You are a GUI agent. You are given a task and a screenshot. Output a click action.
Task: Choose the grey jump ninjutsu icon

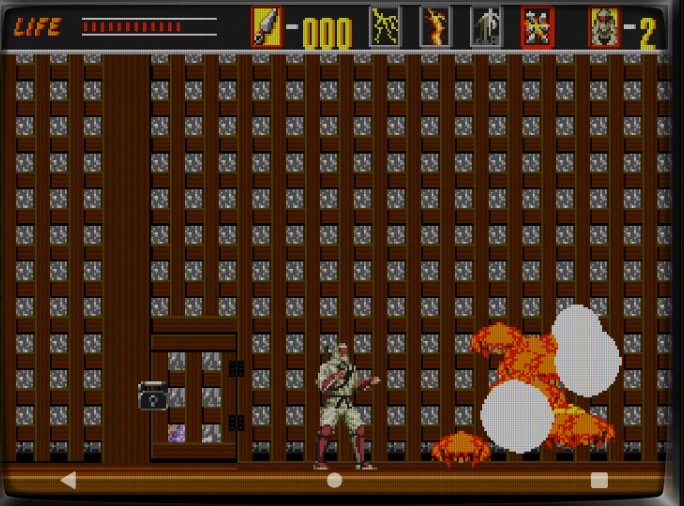486,27
